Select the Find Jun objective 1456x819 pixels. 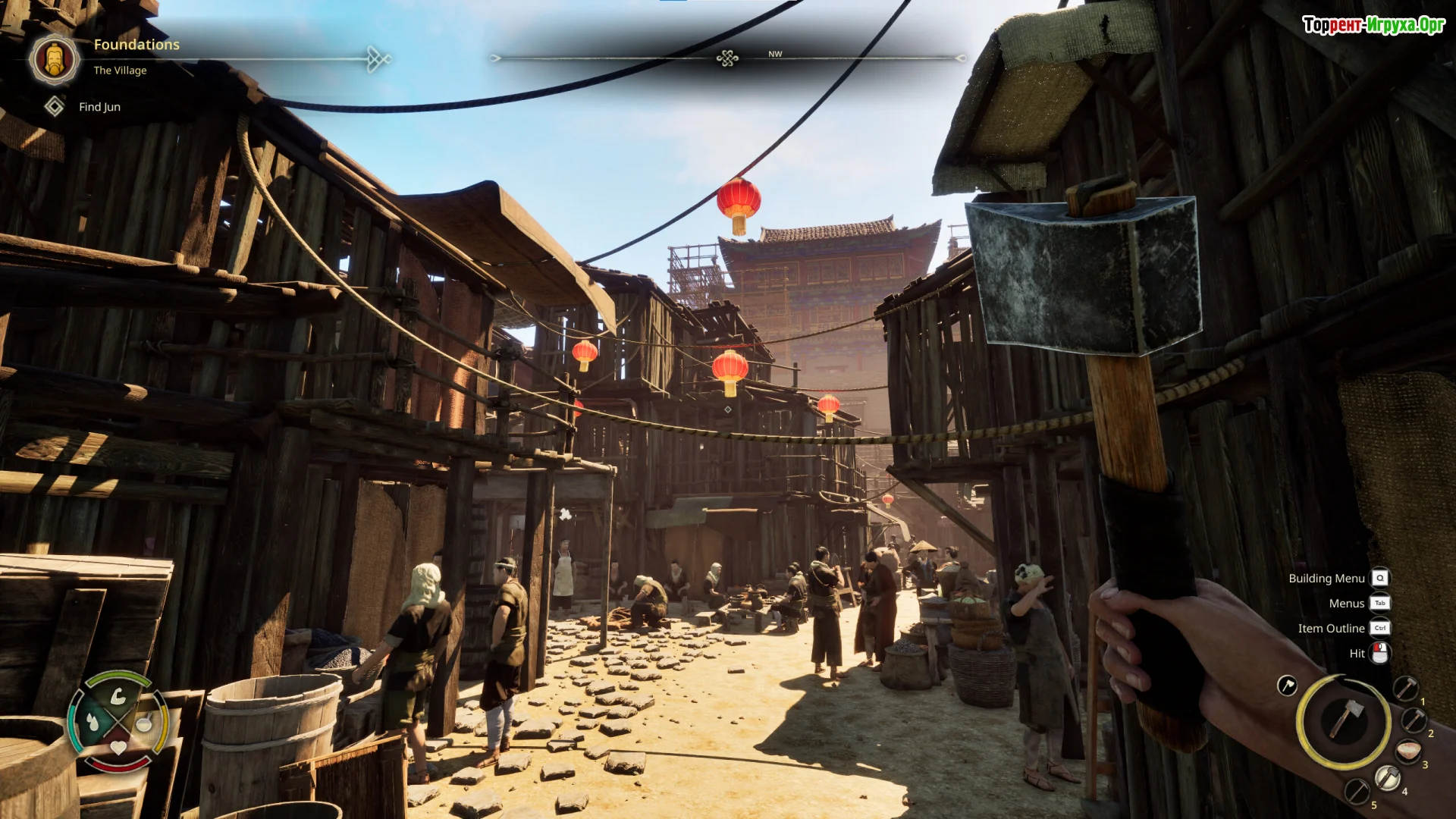pyautogui.click(x=99, y=107)
